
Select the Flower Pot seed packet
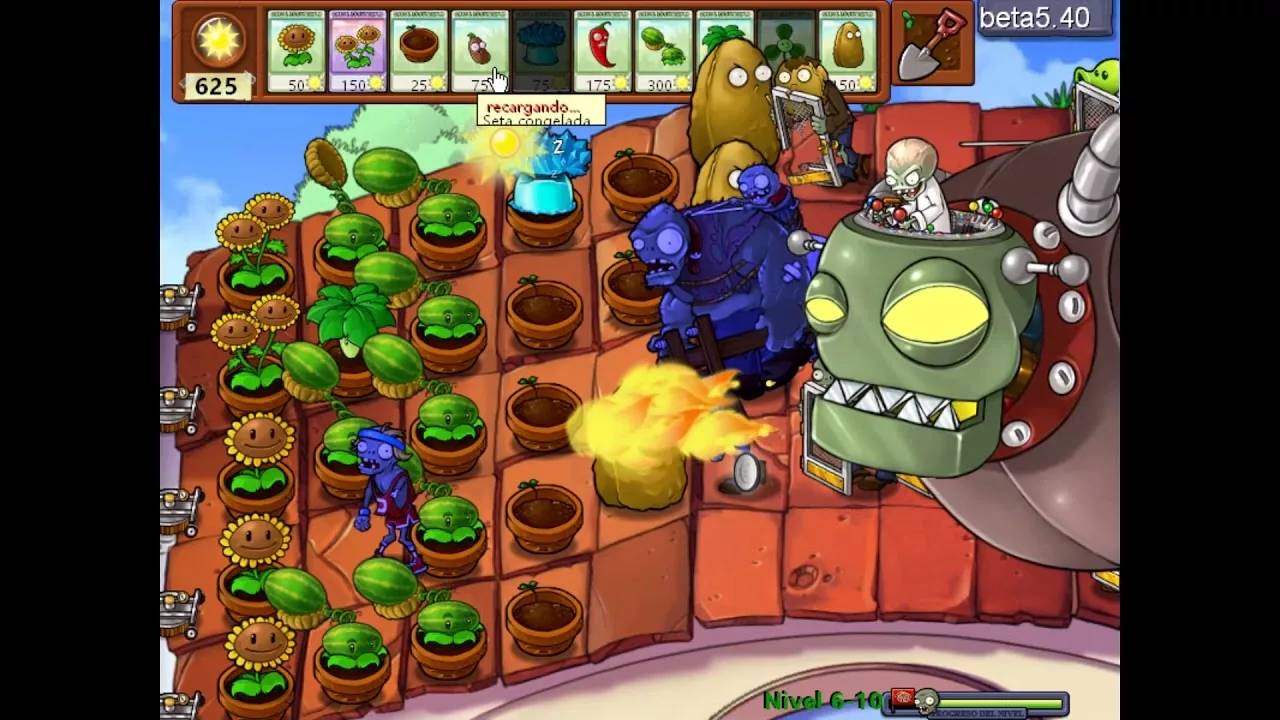418,50
